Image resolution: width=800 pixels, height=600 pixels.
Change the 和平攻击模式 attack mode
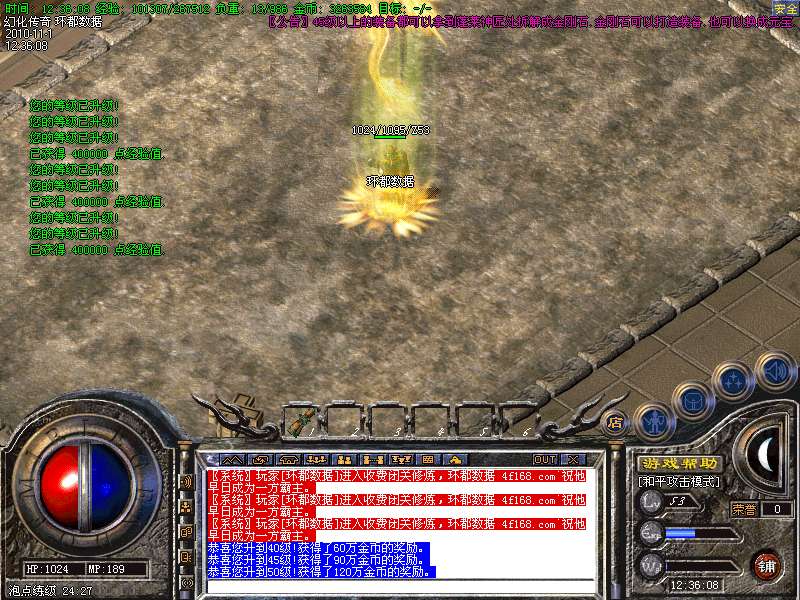[680, 482]
